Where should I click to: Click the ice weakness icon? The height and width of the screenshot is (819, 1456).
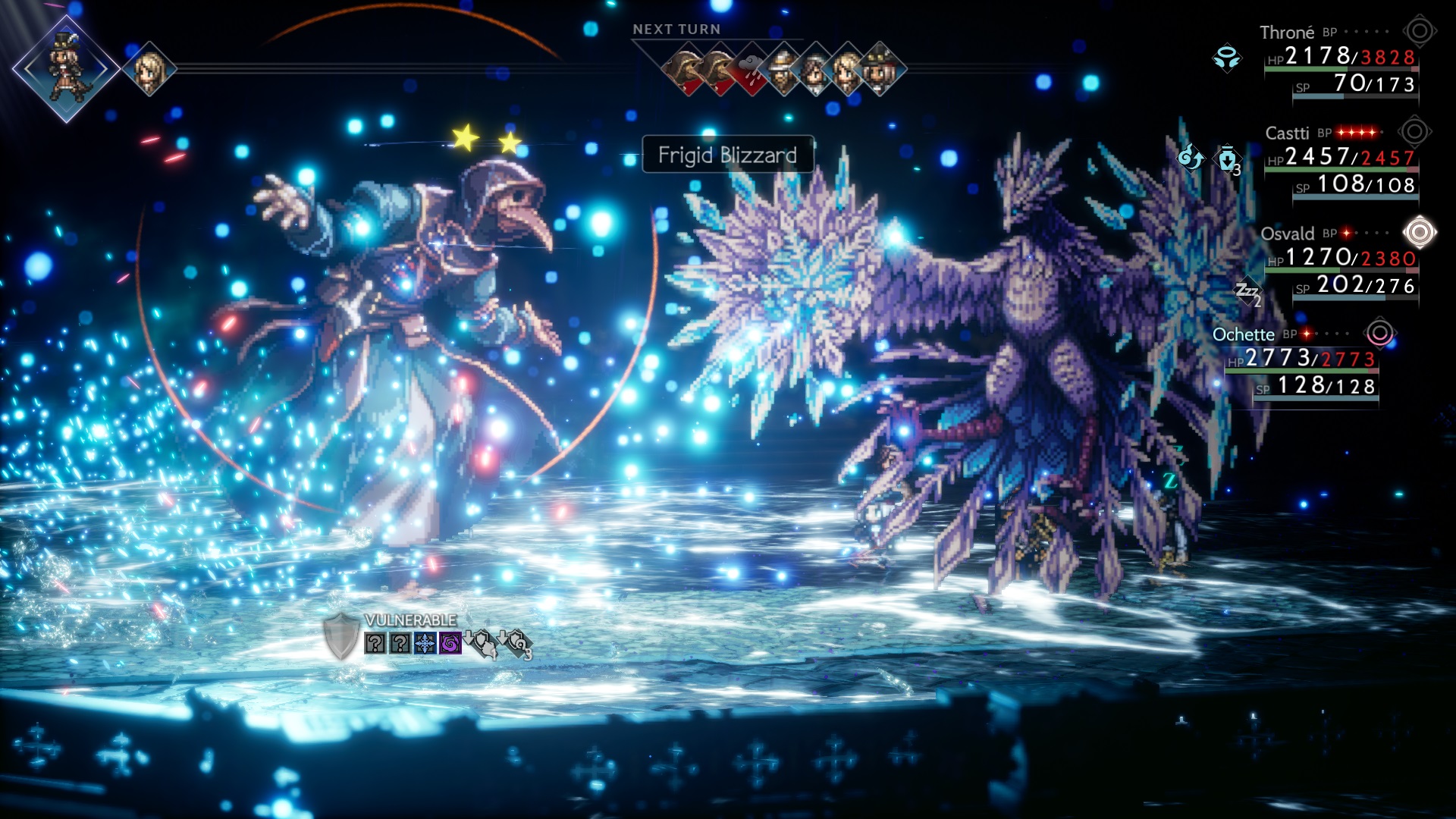pos(425,644)
